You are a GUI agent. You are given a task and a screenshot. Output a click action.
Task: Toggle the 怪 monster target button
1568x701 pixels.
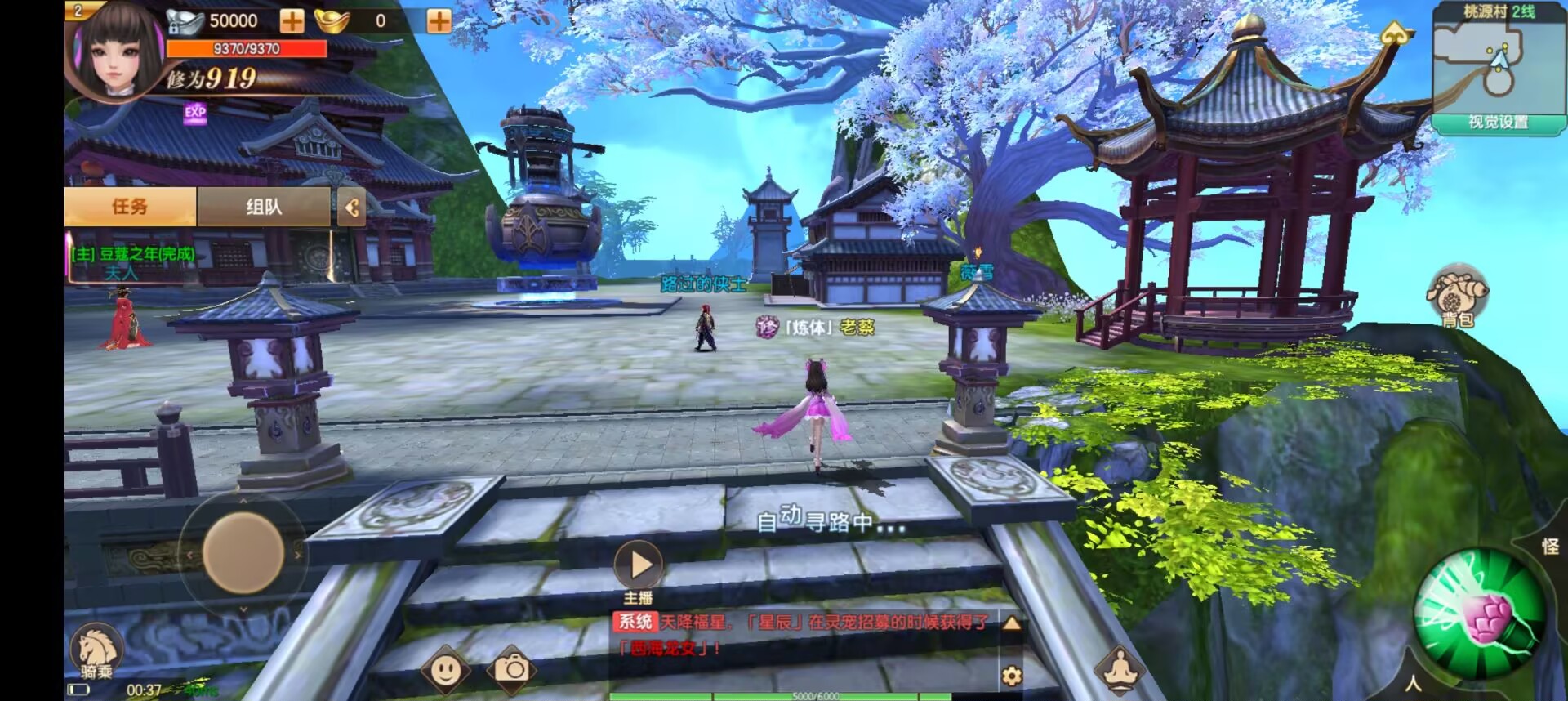click(x=1550, y=547)
